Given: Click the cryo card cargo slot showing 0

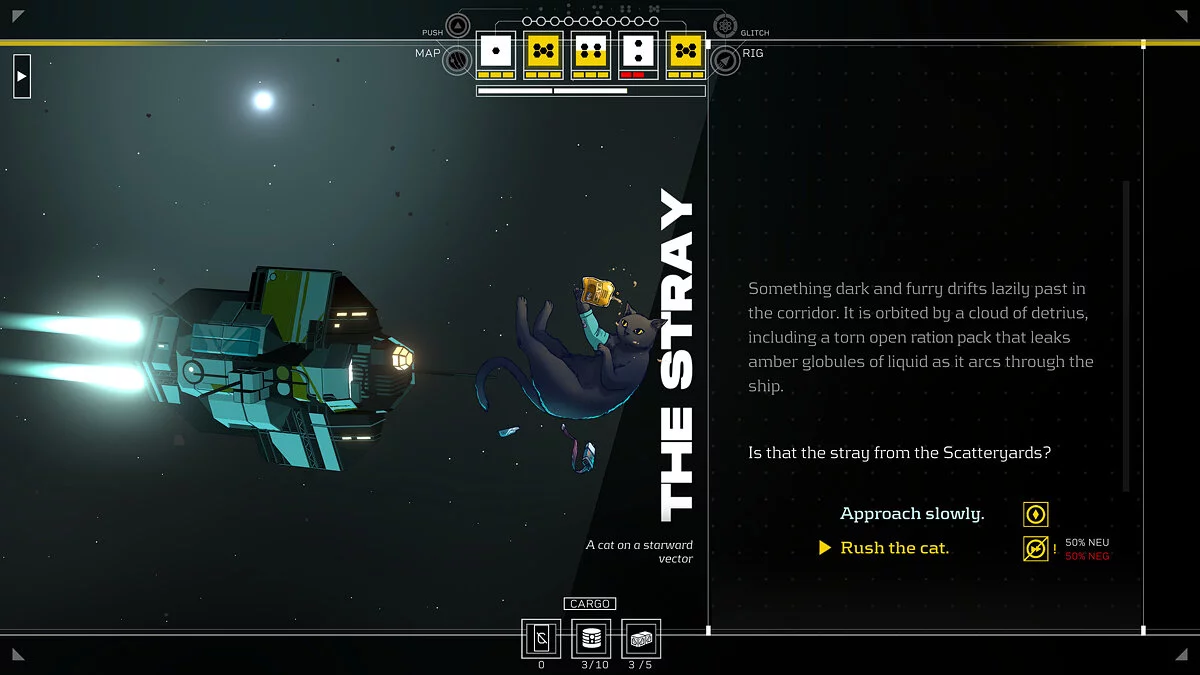Looking at the screenshot, I should tap(541, 638).
